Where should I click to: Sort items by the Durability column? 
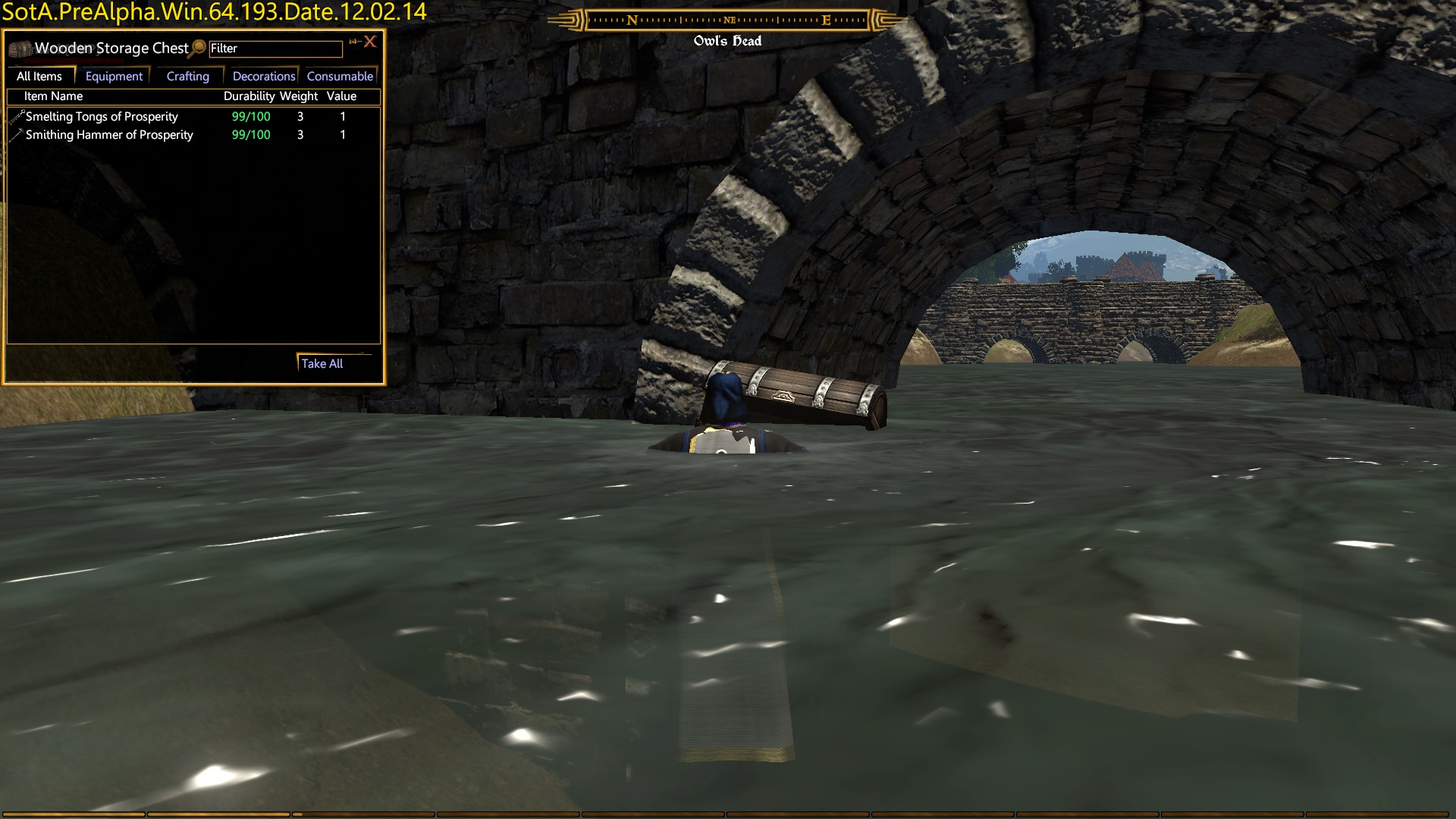[249, 96]
